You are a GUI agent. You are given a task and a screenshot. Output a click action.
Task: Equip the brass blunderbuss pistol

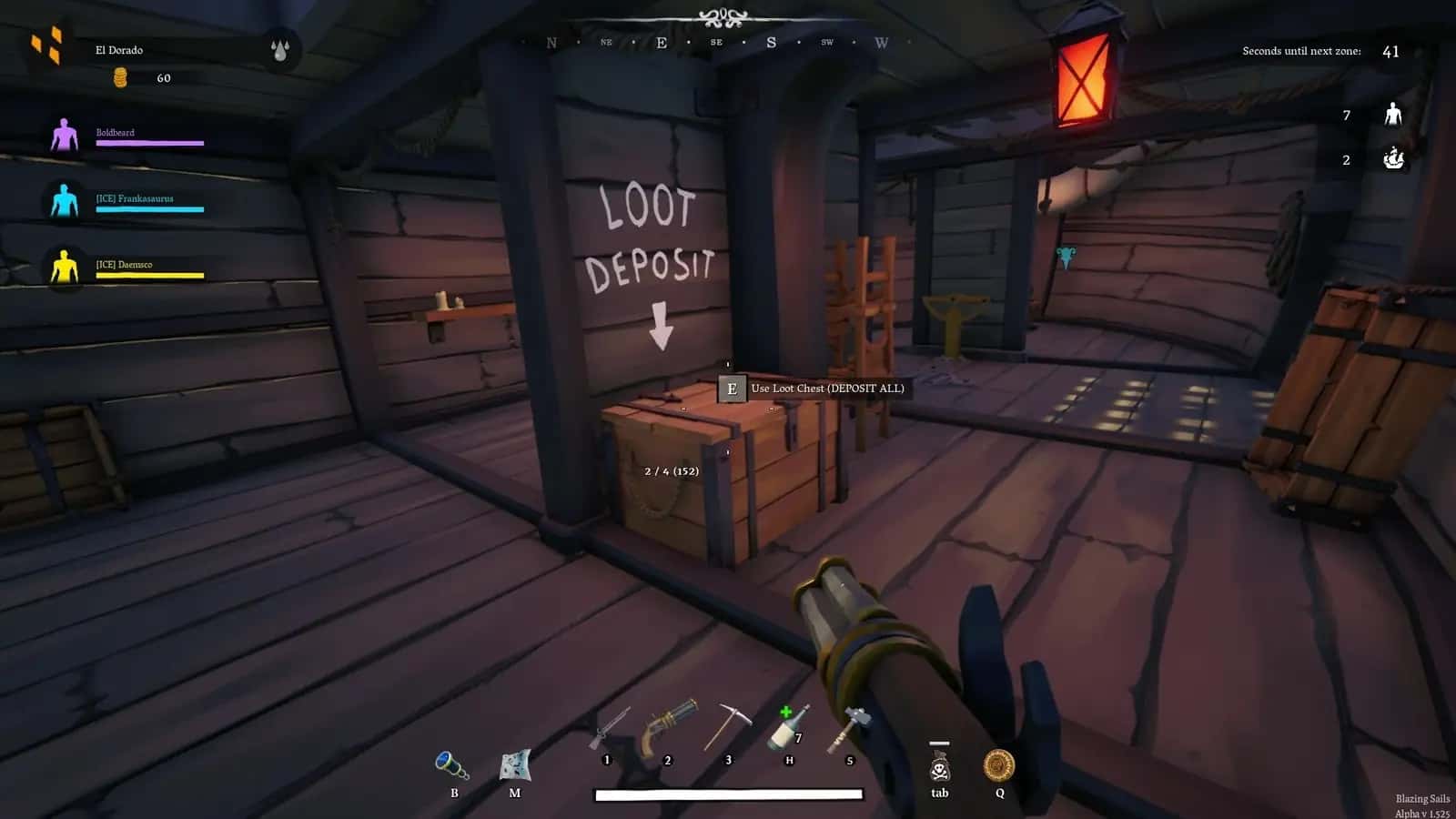coord(669,727)
